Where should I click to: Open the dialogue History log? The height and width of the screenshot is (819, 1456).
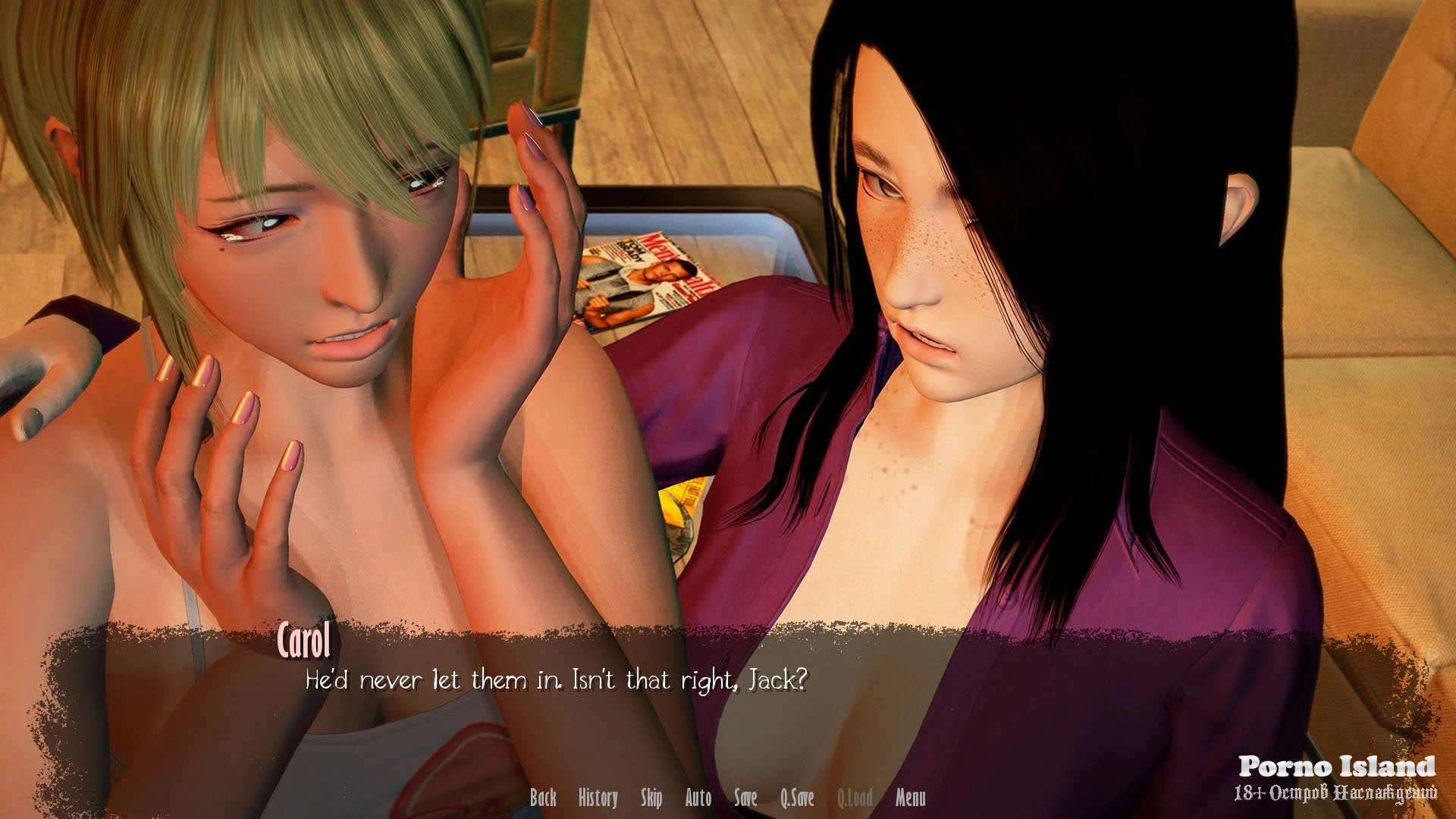coord(598,798)
